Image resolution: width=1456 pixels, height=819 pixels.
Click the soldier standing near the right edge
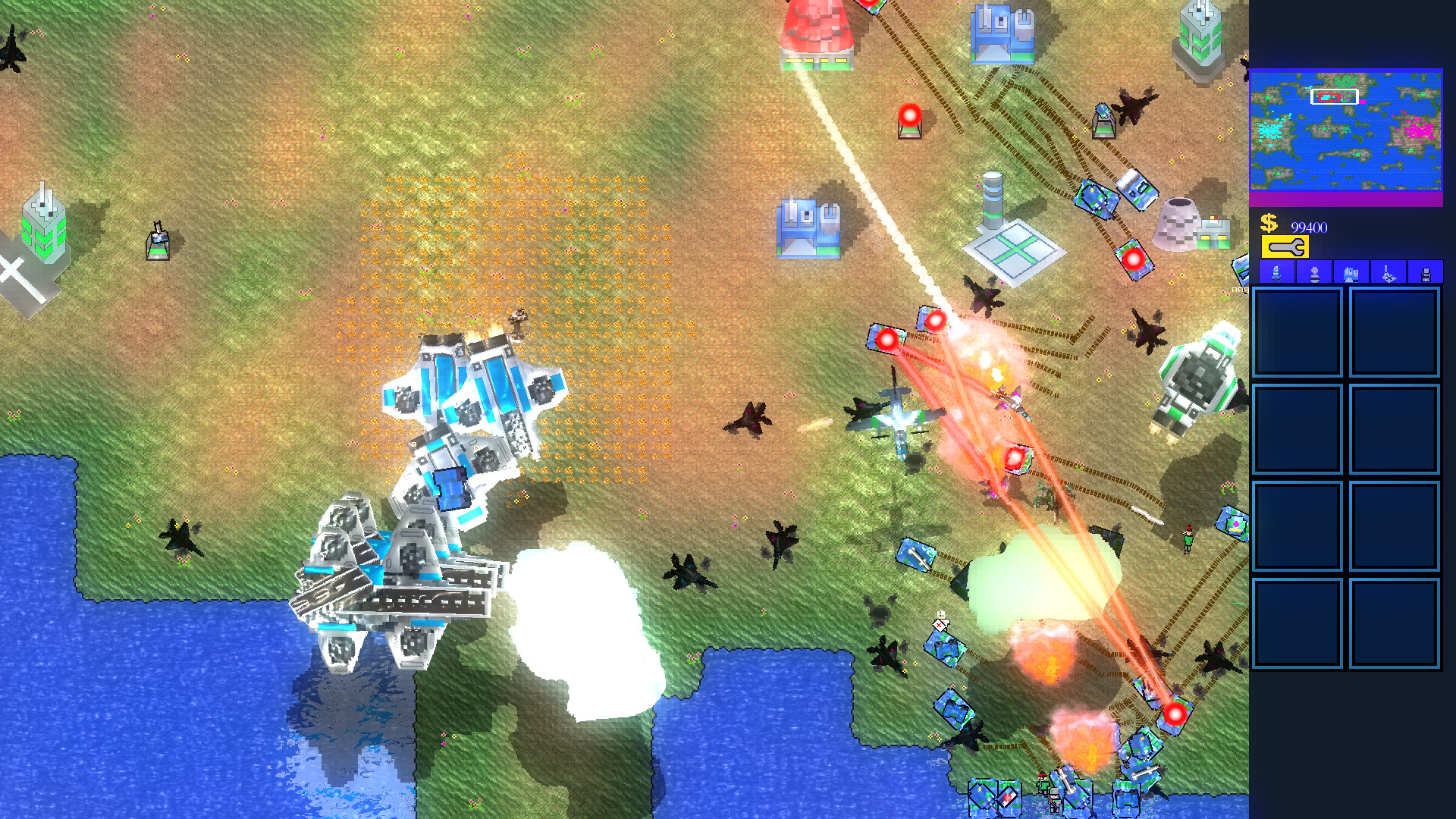(1189, 537)
